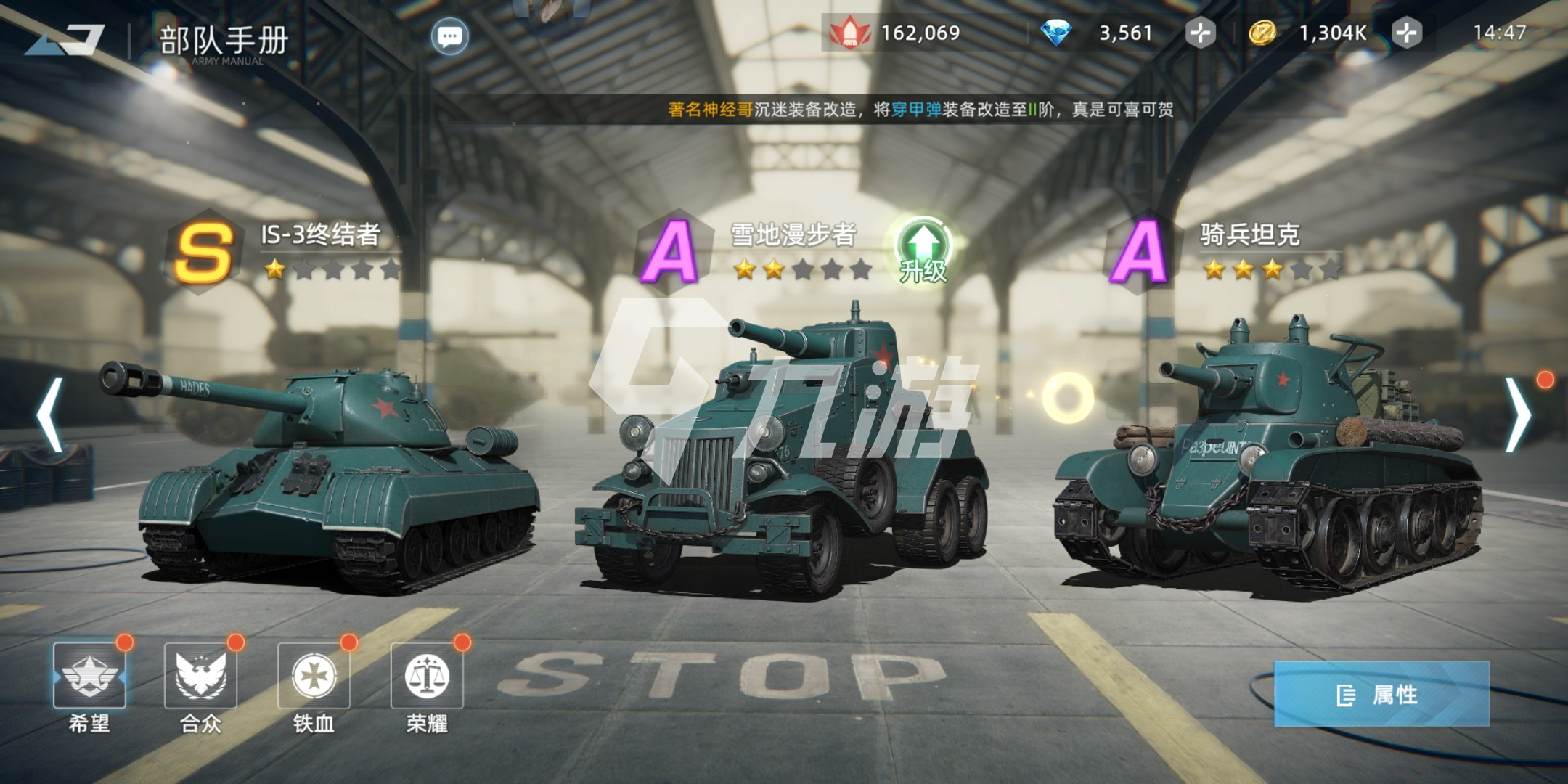Open the 属性 attributes panel
The image size is (1568, 784).
(x=1381, y=694)
